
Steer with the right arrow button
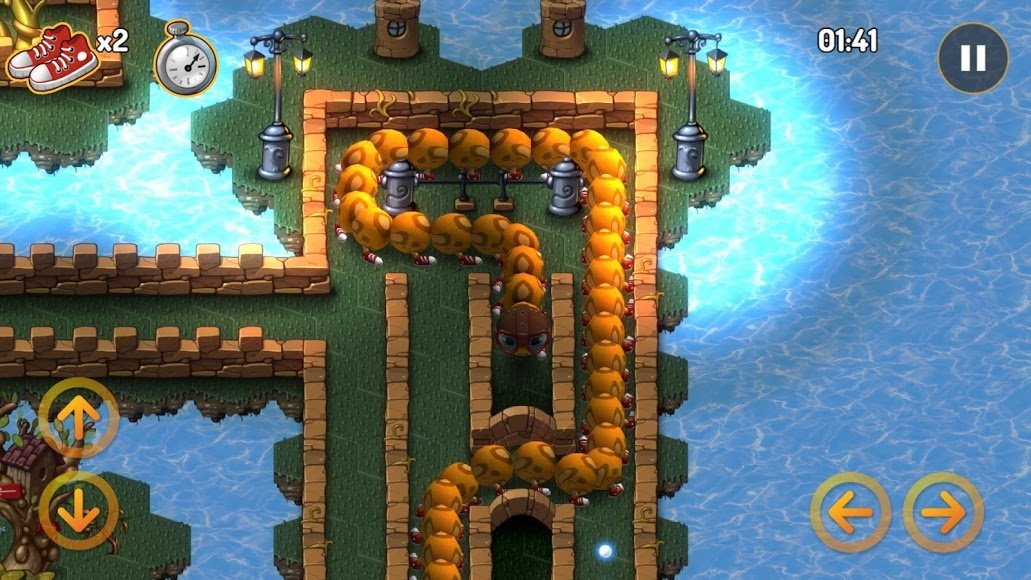click(x=943, y=512)
